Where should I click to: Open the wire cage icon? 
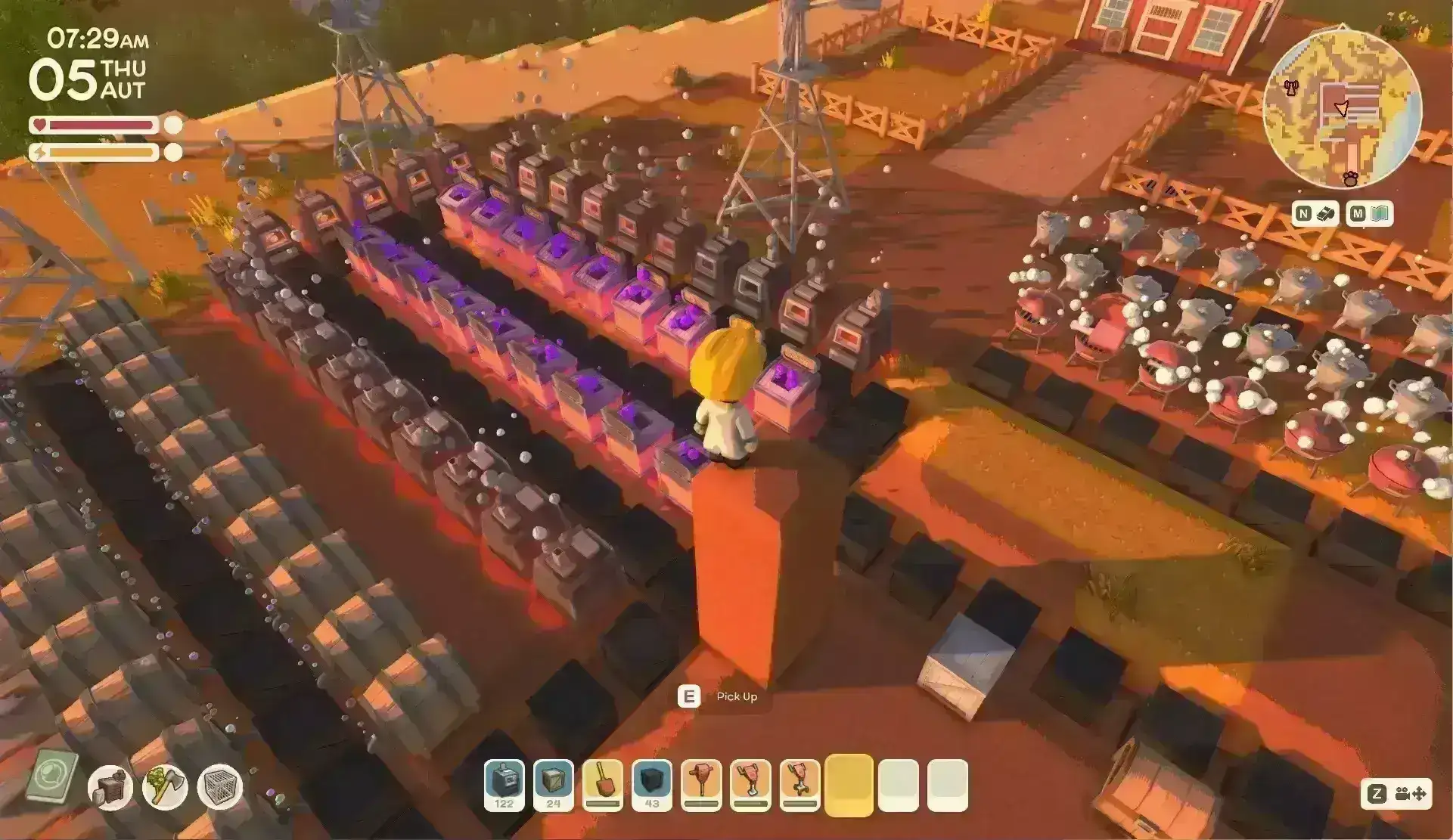220,787
